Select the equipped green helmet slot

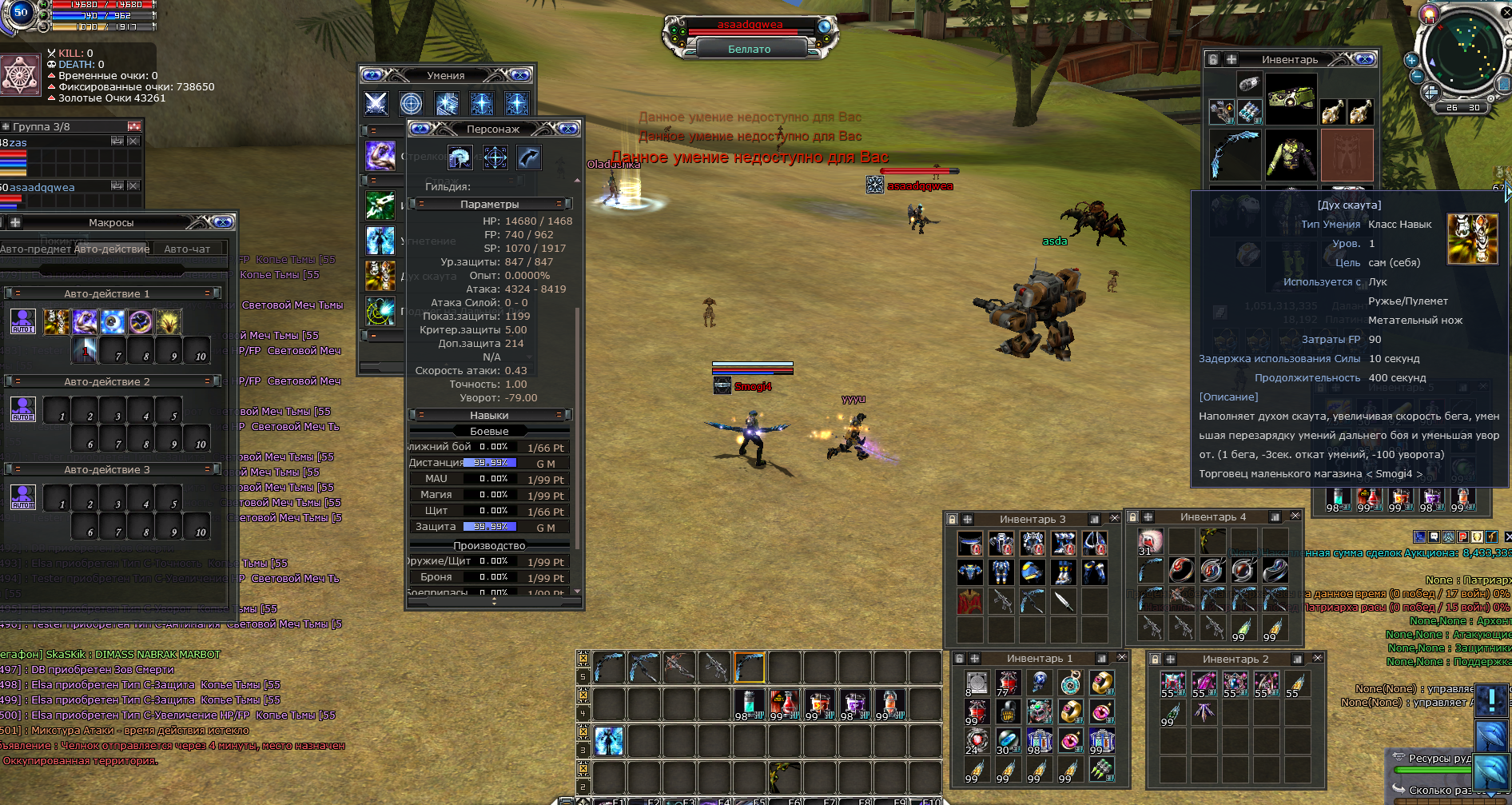[1291, 98]
